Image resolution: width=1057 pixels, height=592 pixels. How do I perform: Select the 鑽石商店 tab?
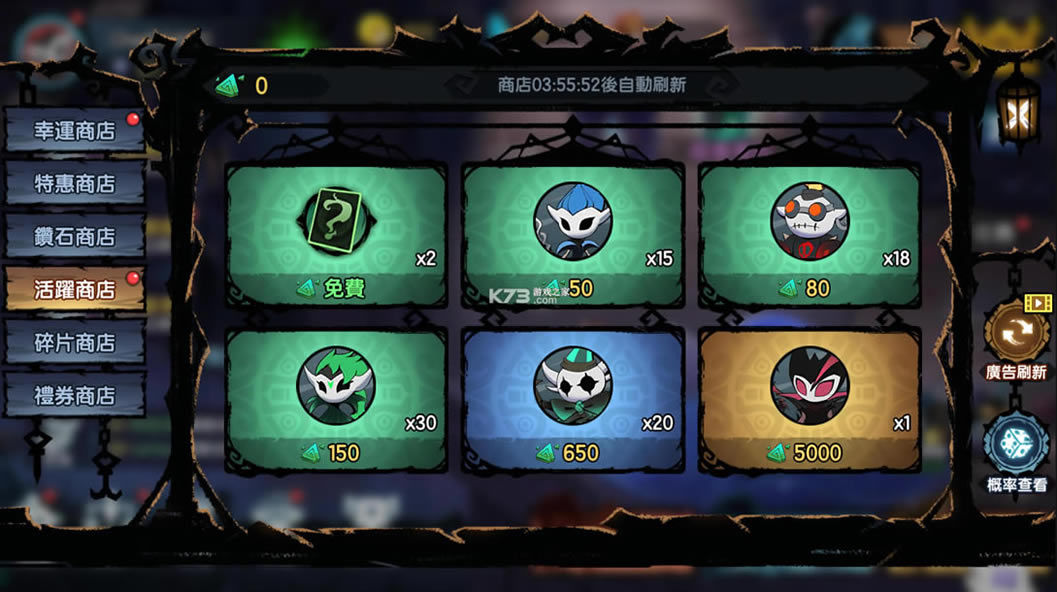75,237
